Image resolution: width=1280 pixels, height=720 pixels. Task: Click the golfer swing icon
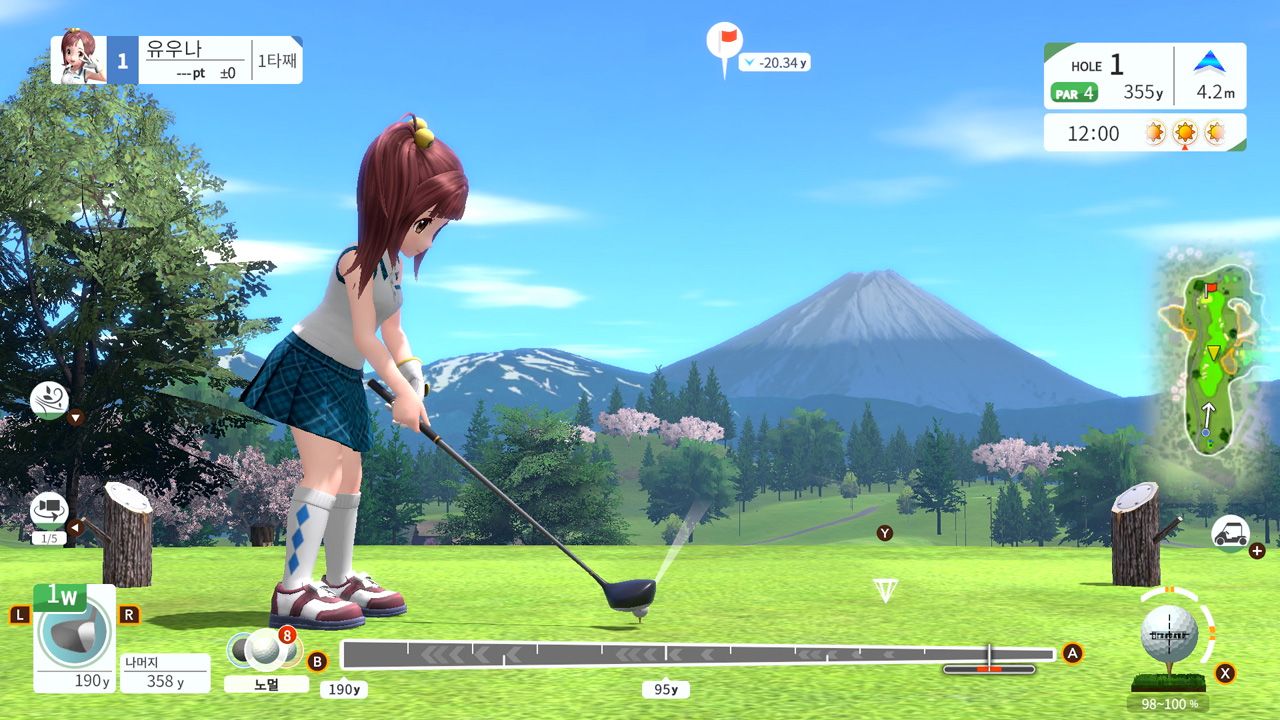point(49,400)
